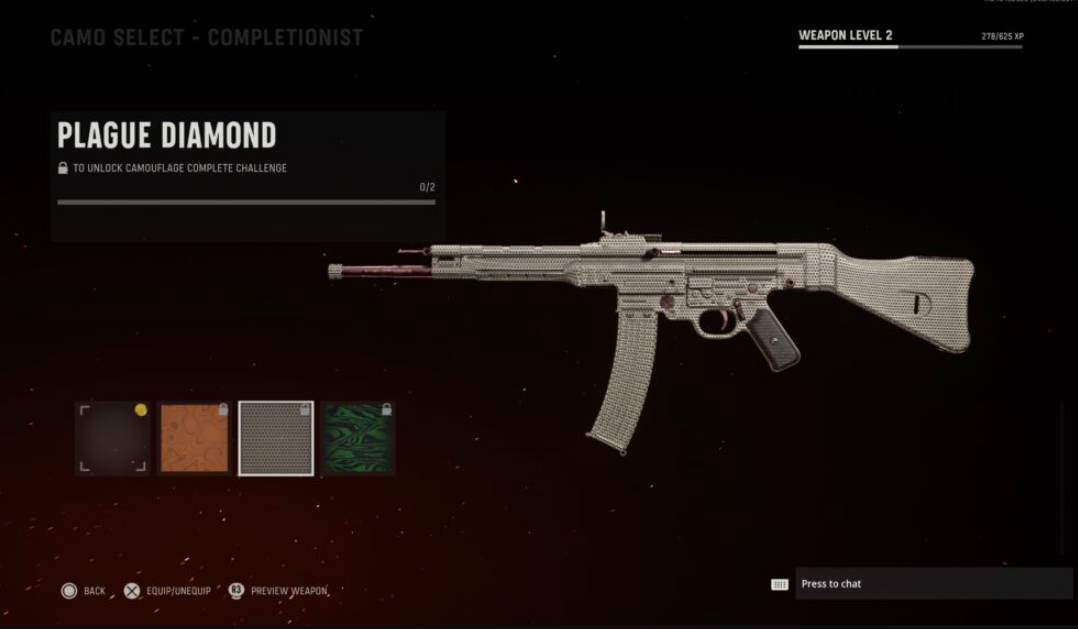Select the Plague Diamond camo tile
Image resolution: width=1078 pixels, height=629 pixels.
[x=276, y=438]
